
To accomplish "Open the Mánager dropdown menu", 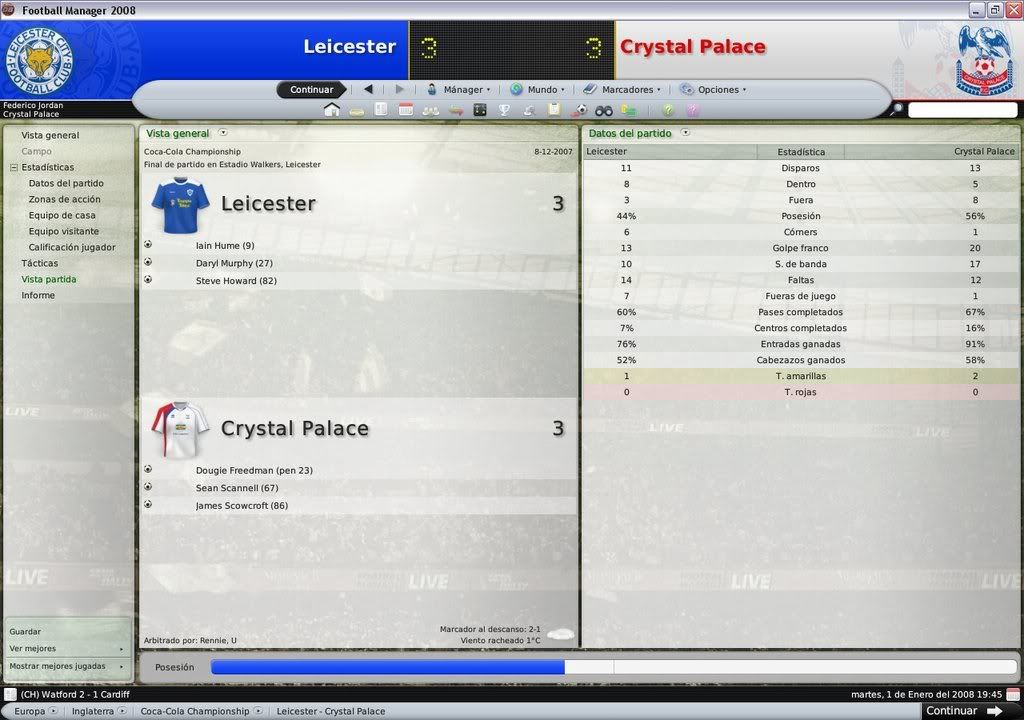I will (x=459, y=89).
